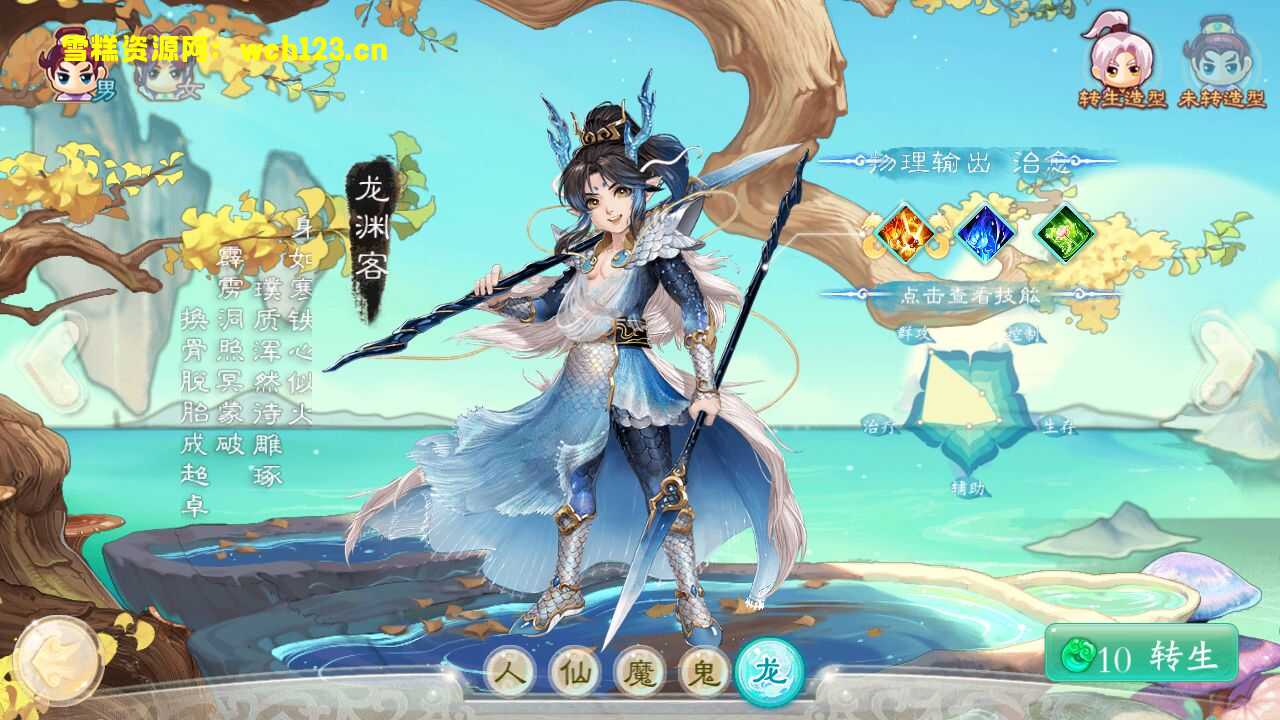Viewport: 1280px width, 720px height.
Task: Show the 转生造型 reincarnated appearance
Action: (1122, 60)
